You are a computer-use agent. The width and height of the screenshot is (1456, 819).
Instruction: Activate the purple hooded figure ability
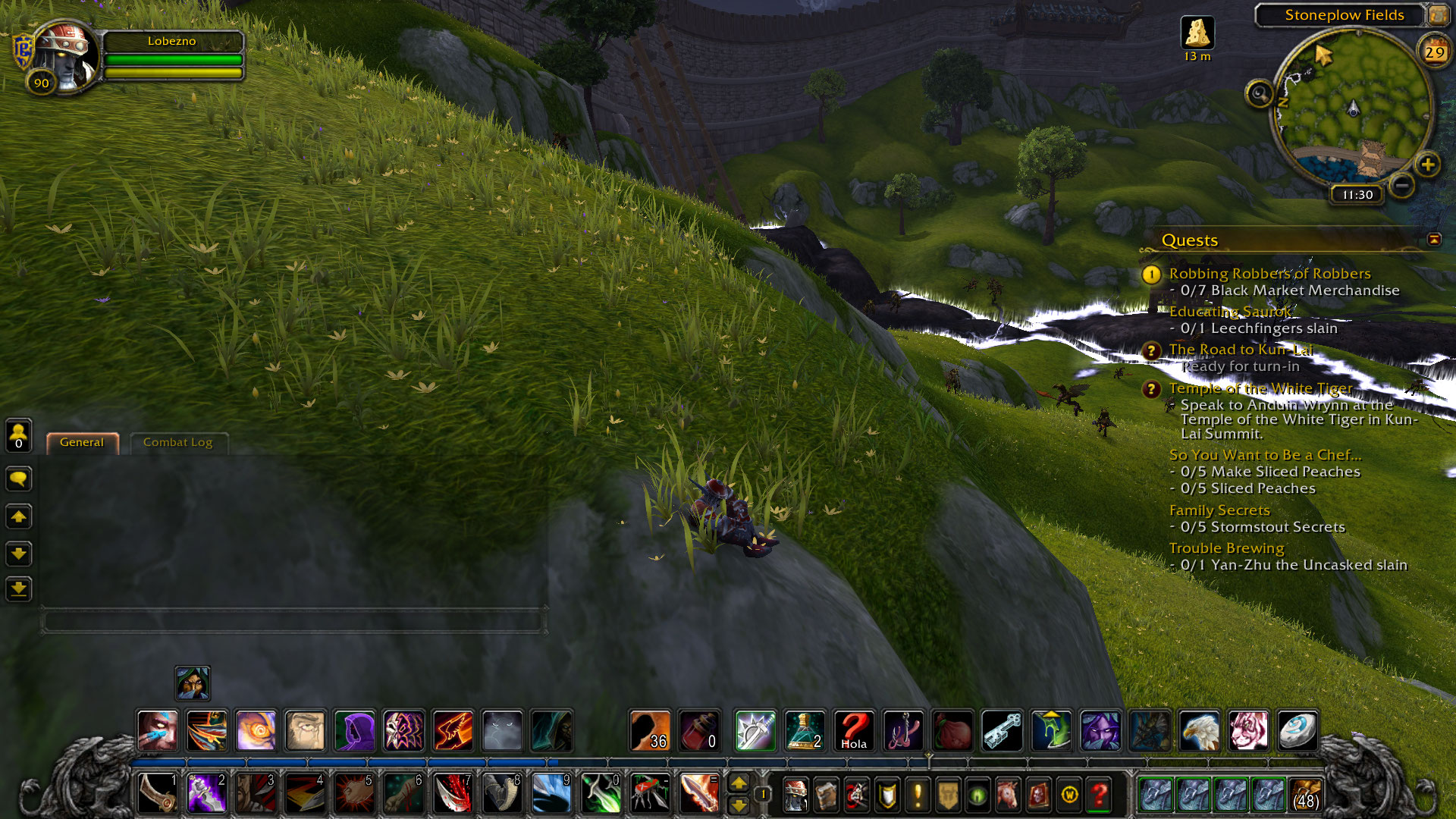point(354,731)
